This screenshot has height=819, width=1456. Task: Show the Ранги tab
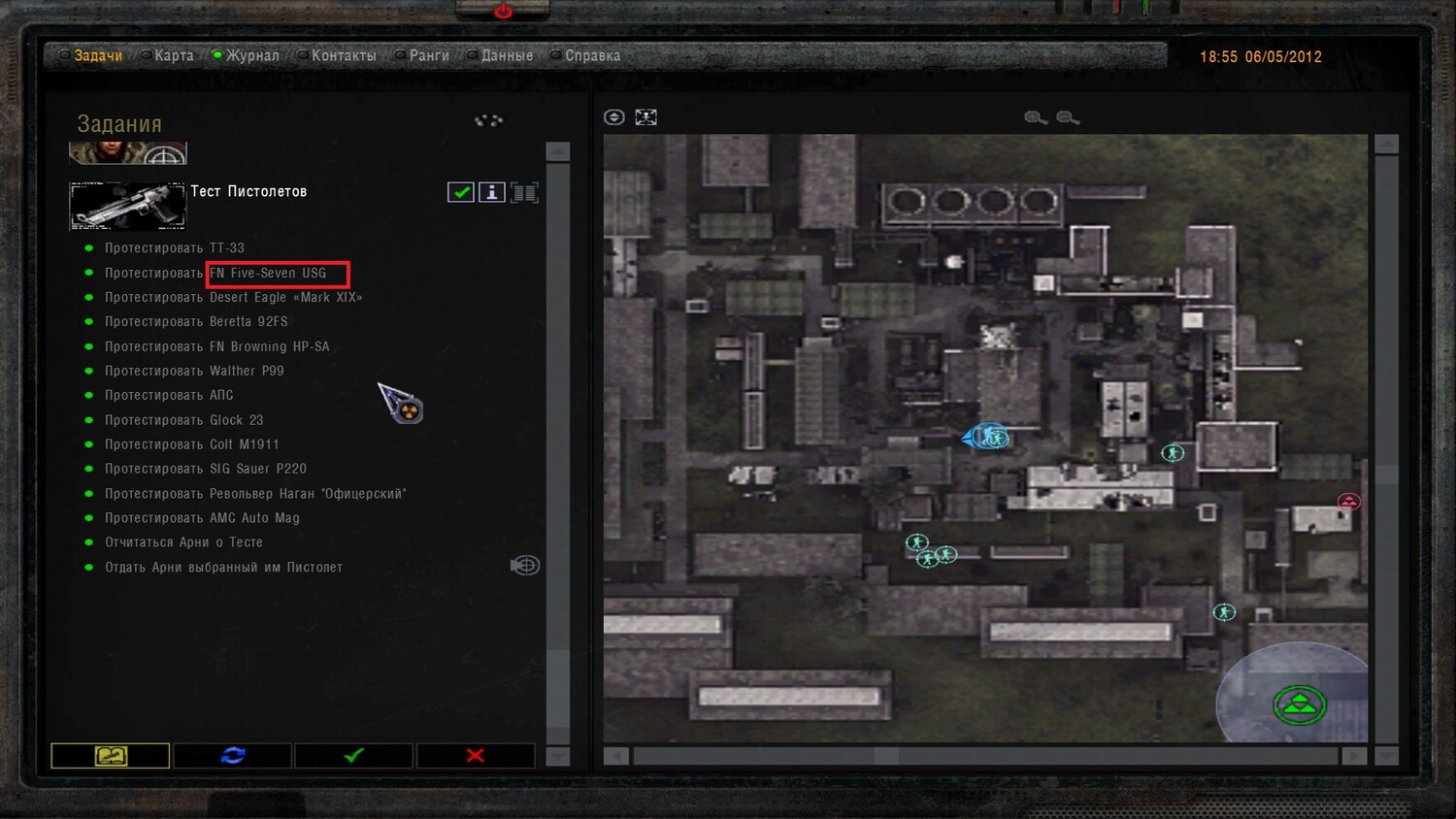(x=428, y=56)
